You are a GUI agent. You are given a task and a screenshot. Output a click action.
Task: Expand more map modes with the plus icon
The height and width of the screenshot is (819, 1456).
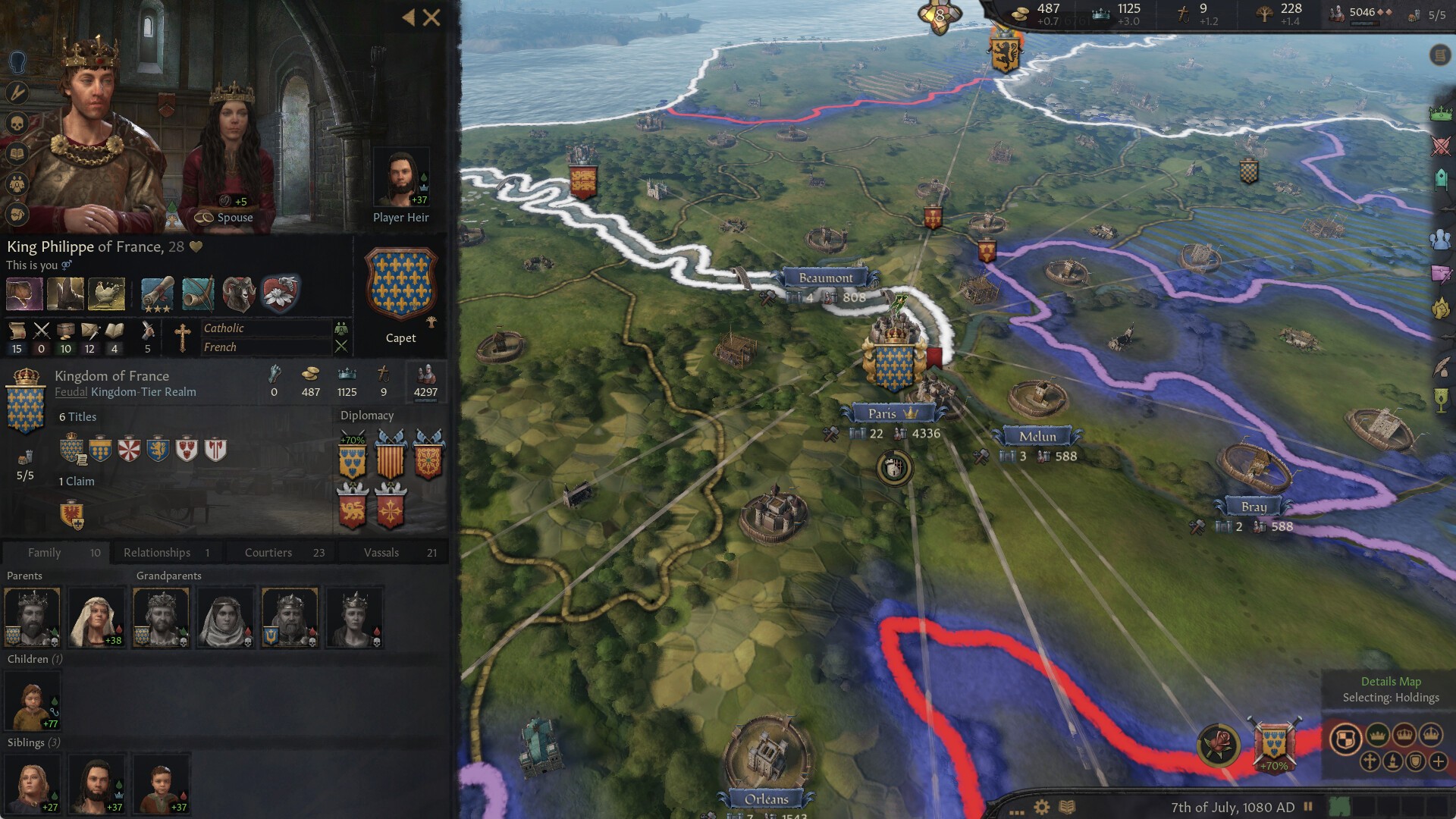click(x=1437, y=761)
